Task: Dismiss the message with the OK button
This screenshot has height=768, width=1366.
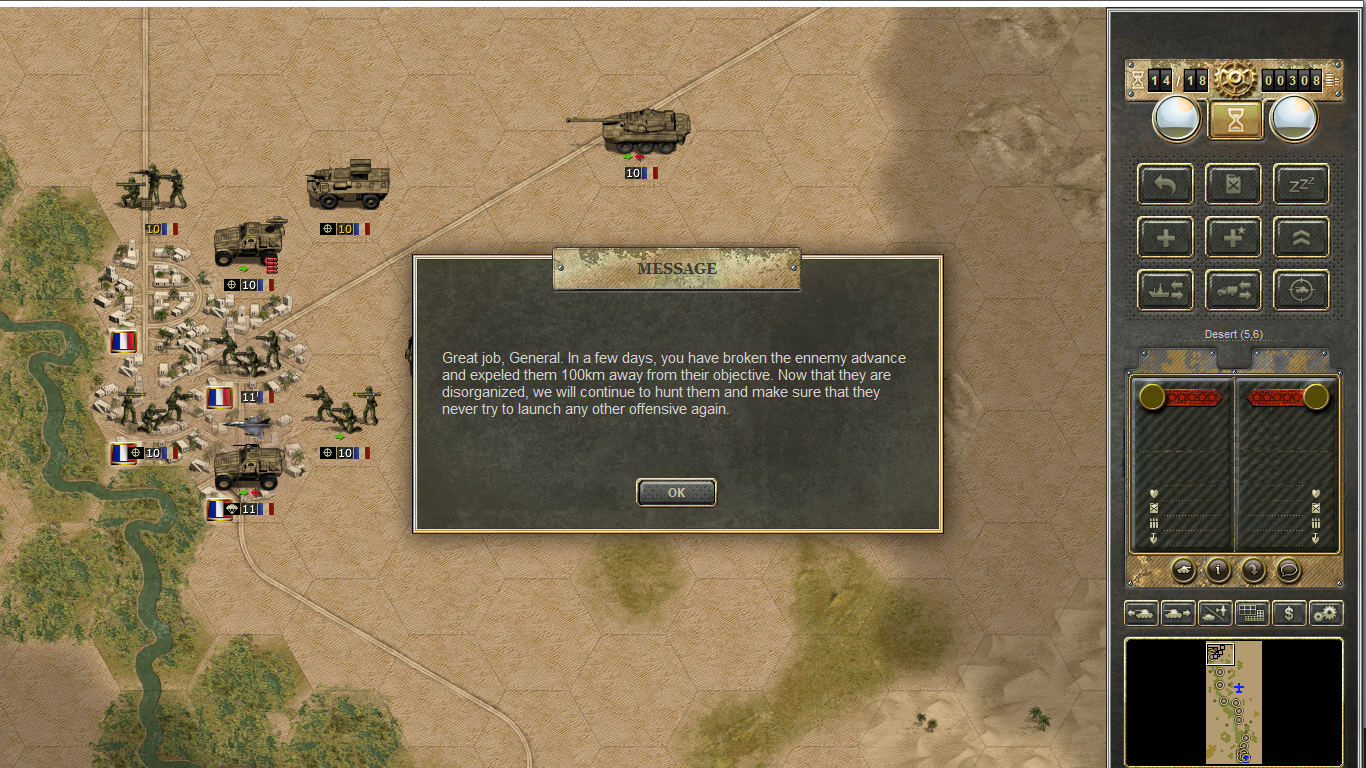Action: [676, 492]
